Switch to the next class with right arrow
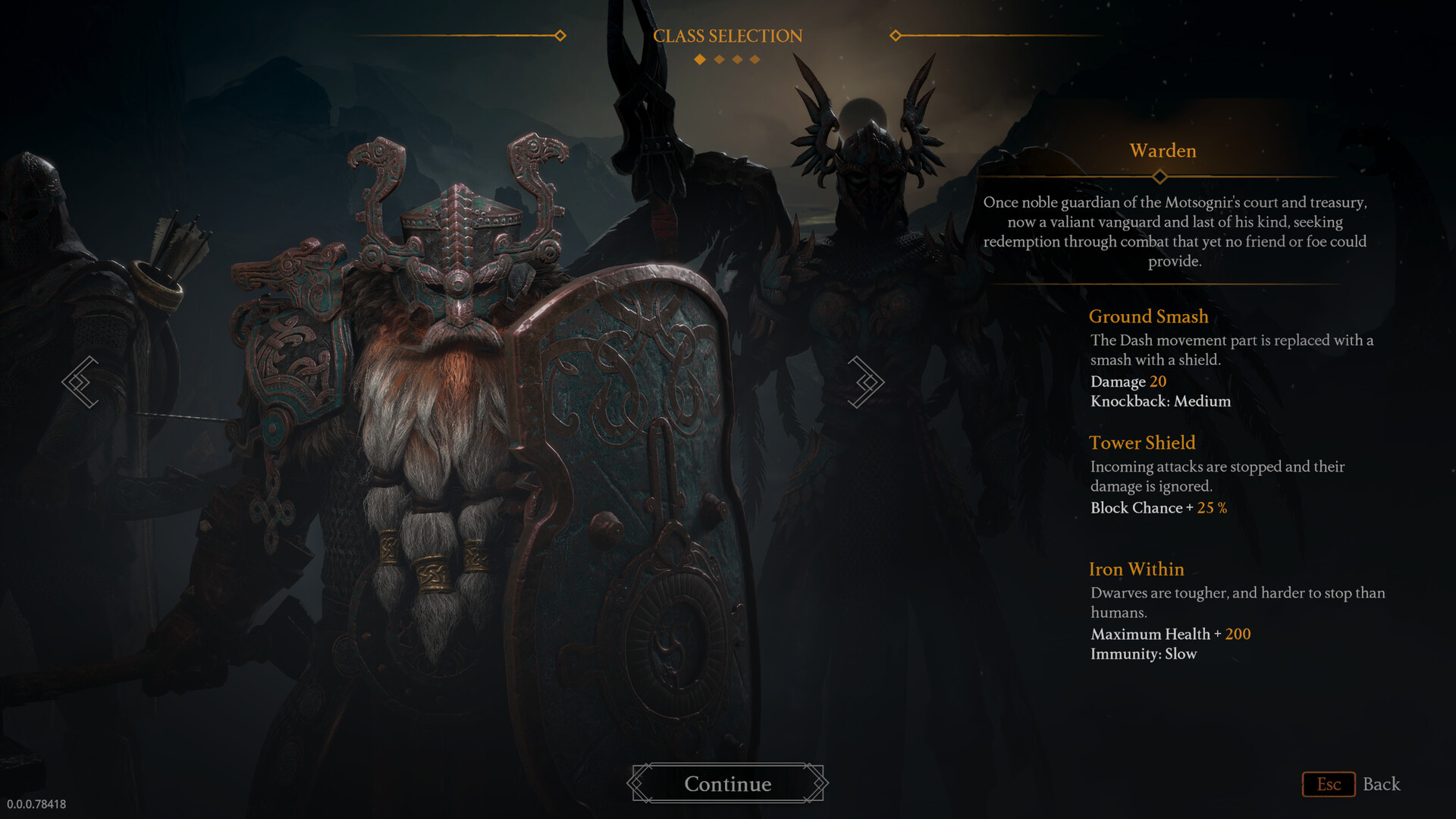This screenshot has width=1456, height=819. point(865,382)
